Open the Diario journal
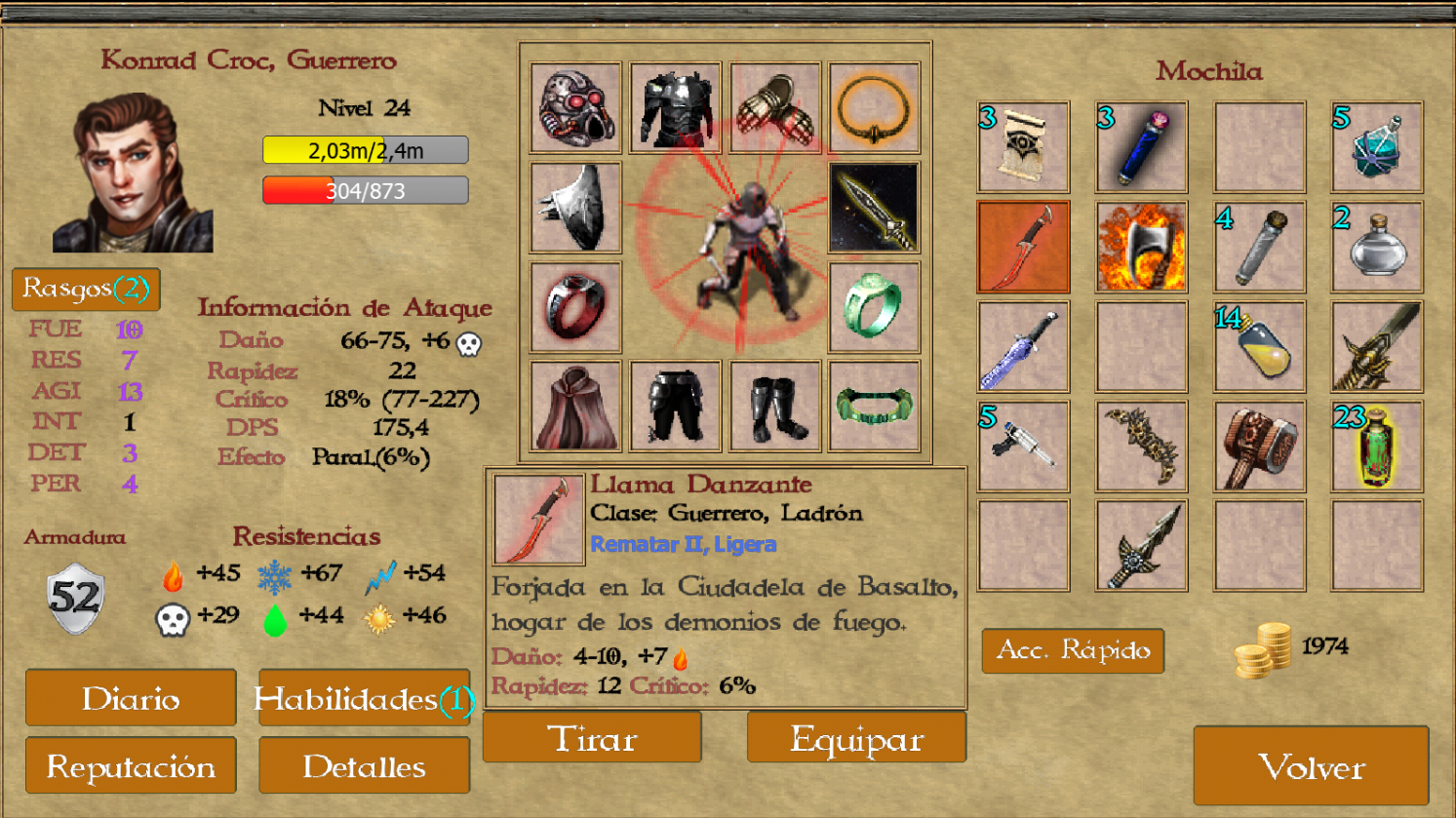Viewport: 1456px width, 818px height. click(131, 698)
